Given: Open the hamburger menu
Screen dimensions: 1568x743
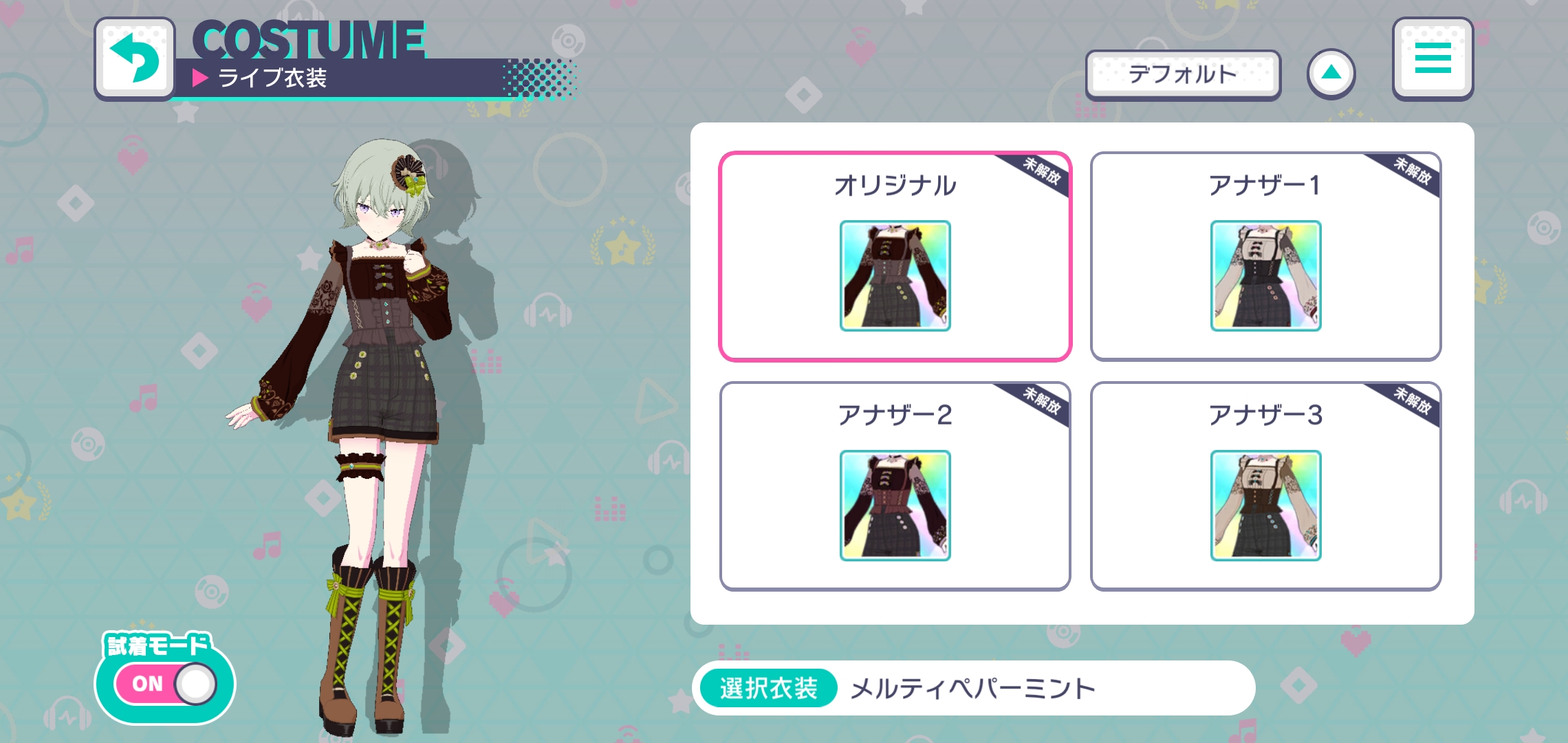Looking at the screenshot, I should (1433, 58).
